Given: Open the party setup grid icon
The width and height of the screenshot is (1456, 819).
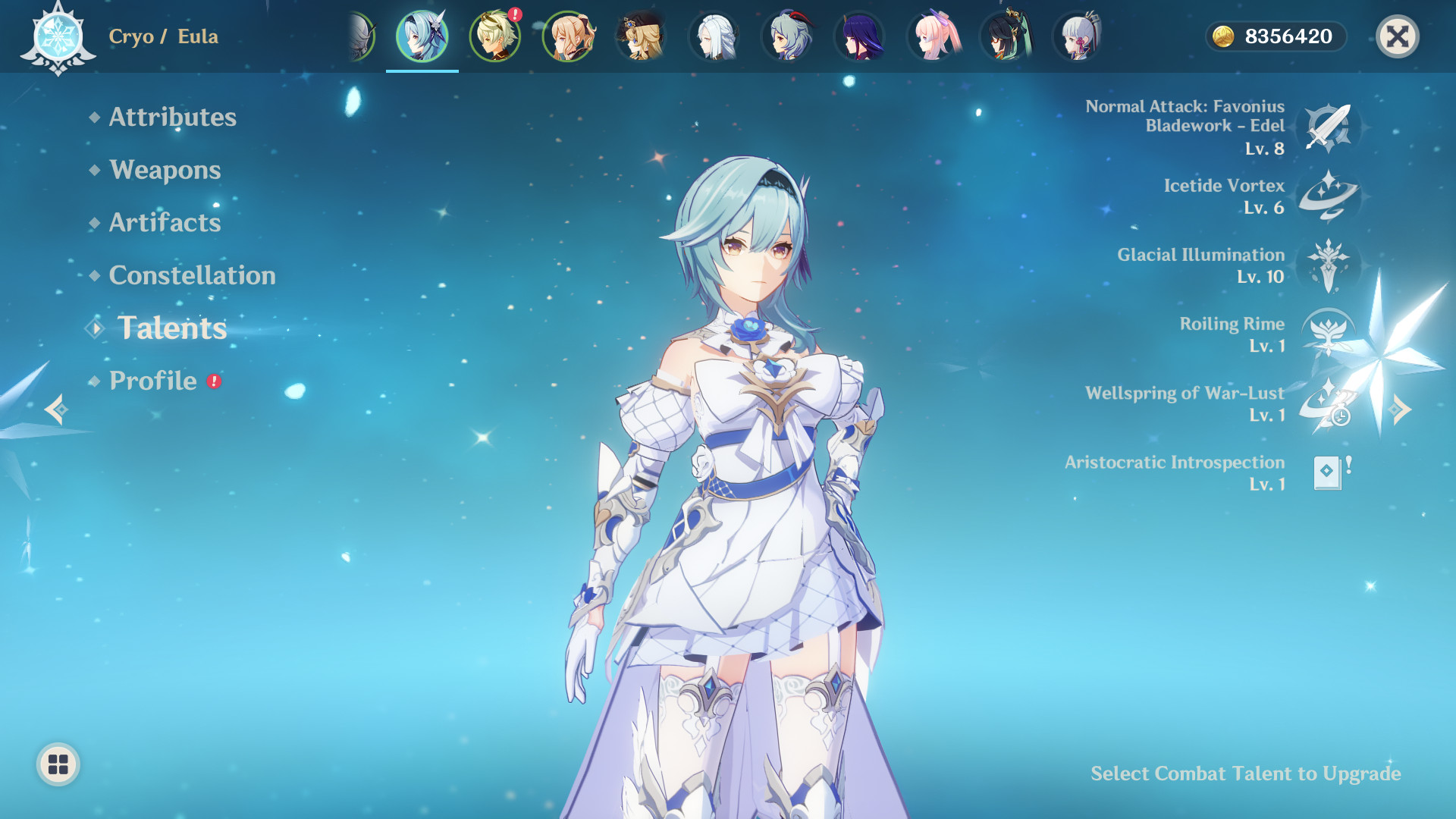Looking at the screenshot, I should (x=59, y=765).
